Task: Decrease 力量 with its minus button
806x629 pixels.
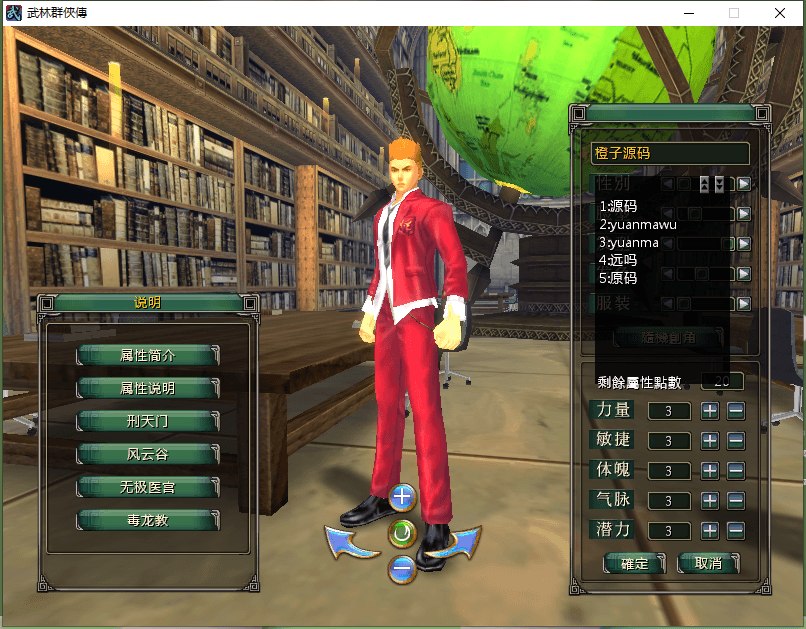Action: (735, 410)
